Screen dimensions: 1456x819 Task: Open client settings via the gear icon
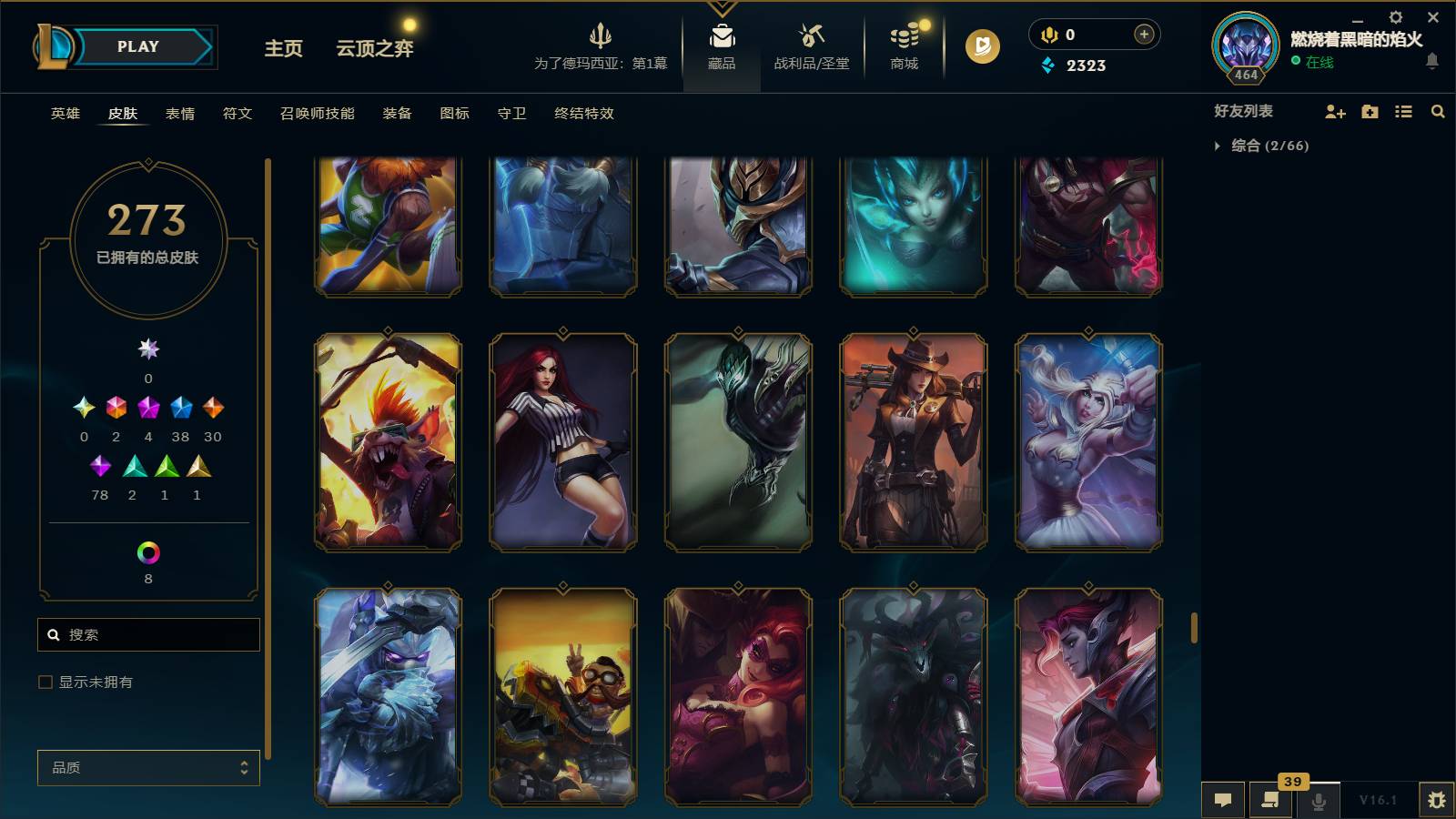click(1395, 16)
